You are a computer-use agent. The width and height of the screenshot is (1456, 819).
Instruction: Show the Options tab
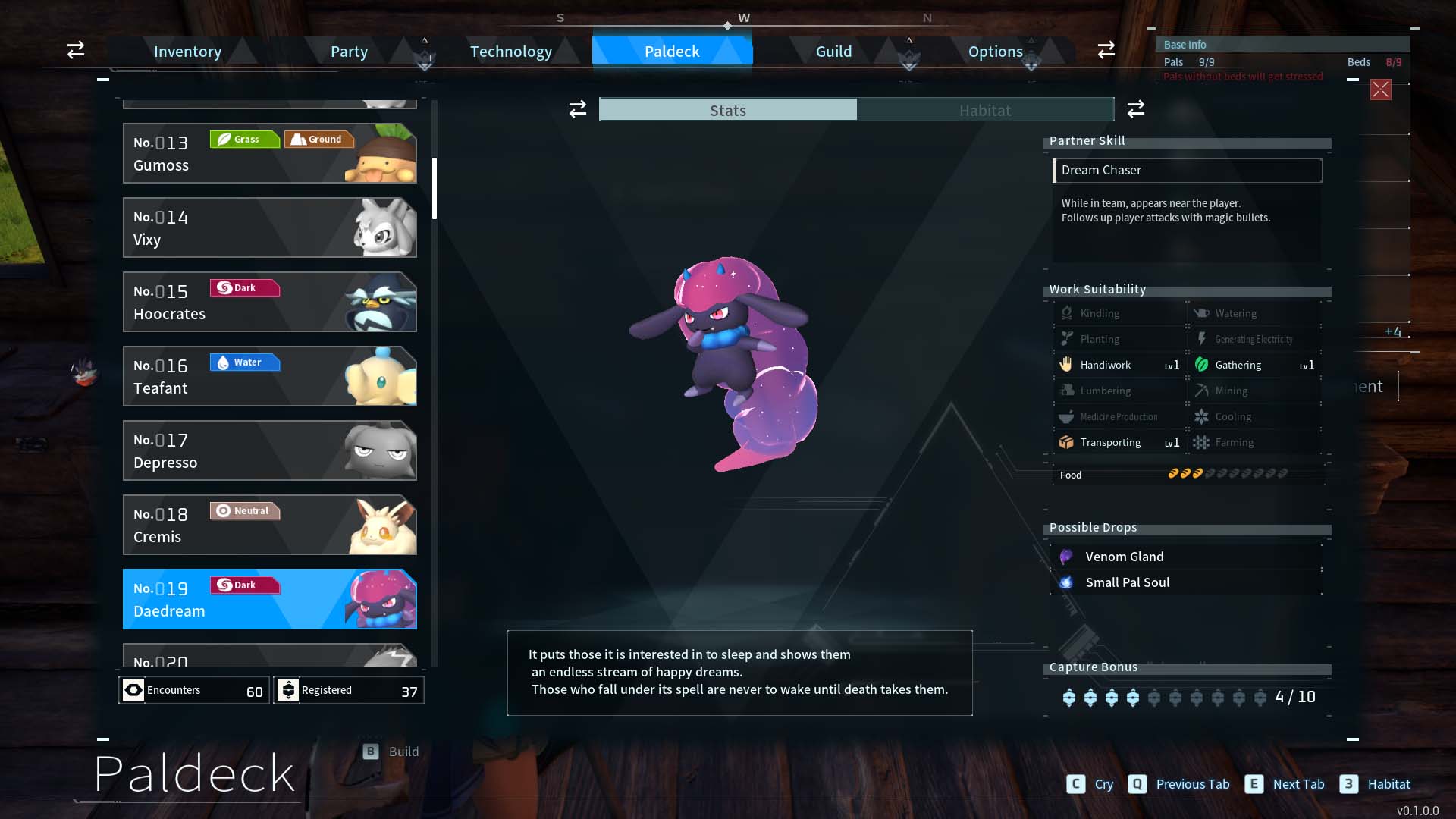point(995,52)
